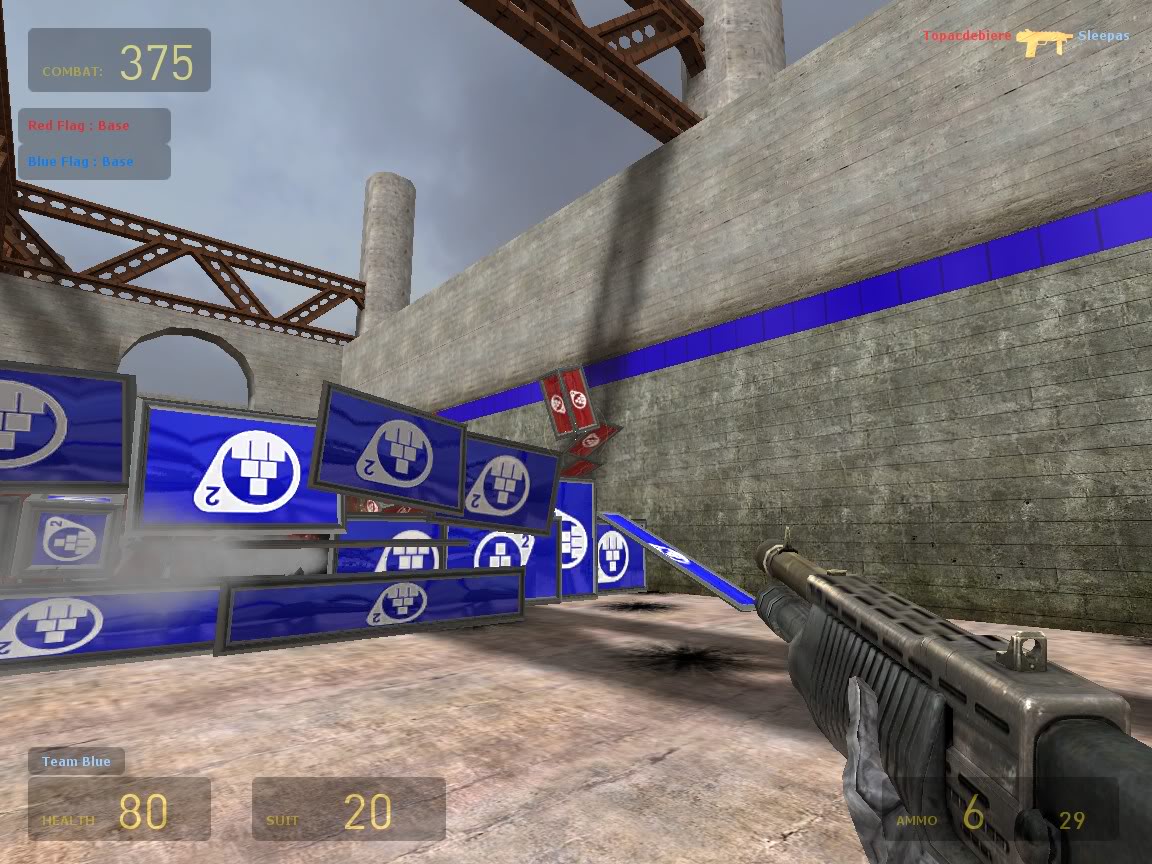Click the Team Blue label
This screenshot has height=864, width=1152.
[76, 762]
